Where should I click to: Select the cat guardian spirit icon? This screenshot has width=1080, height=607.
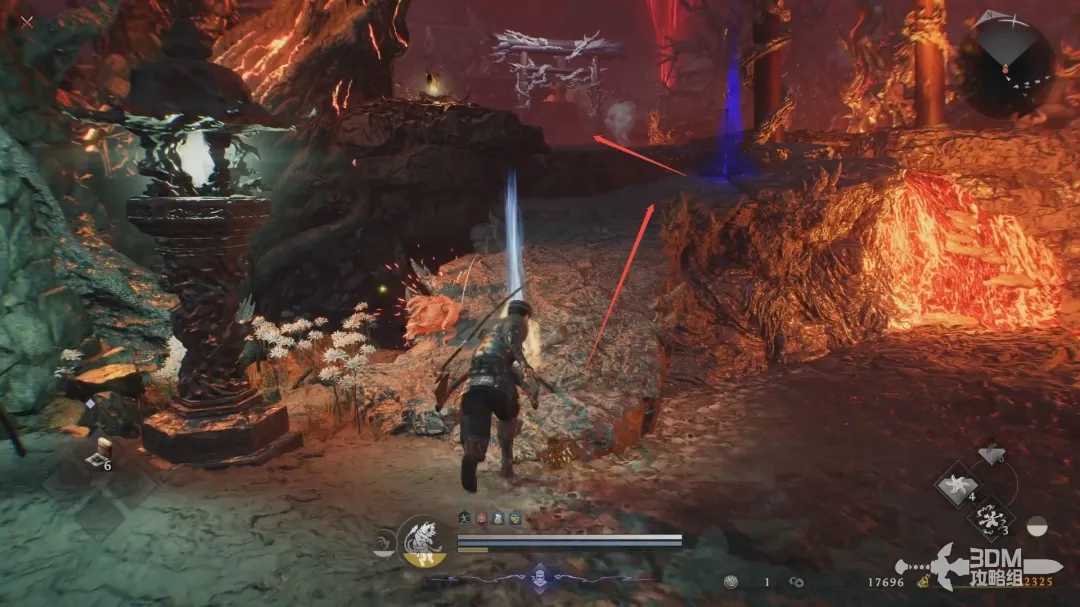(422, 542)
